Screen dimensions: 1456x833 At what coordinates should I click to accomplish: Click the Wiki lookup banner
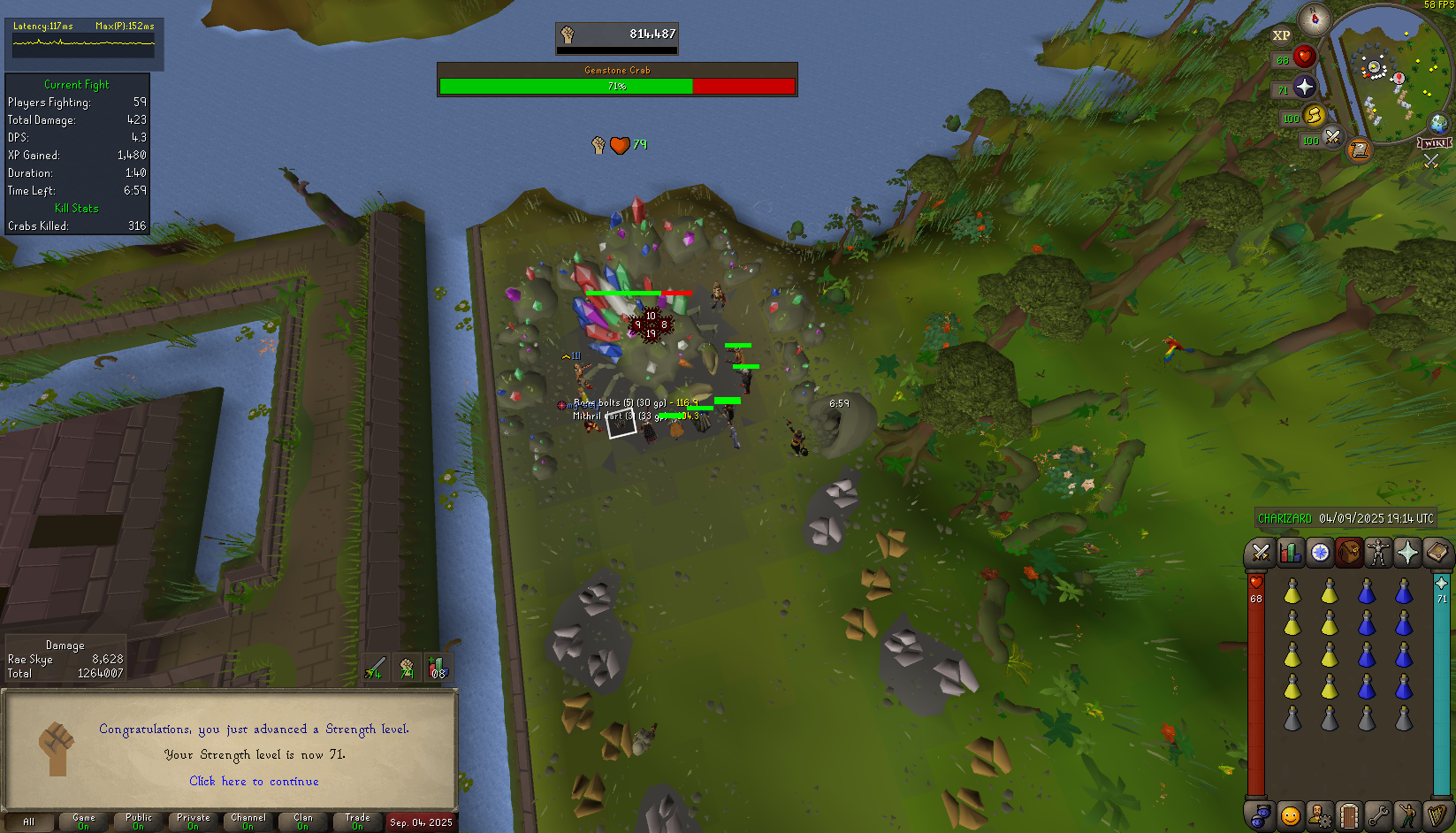[x=1434, y=143]
